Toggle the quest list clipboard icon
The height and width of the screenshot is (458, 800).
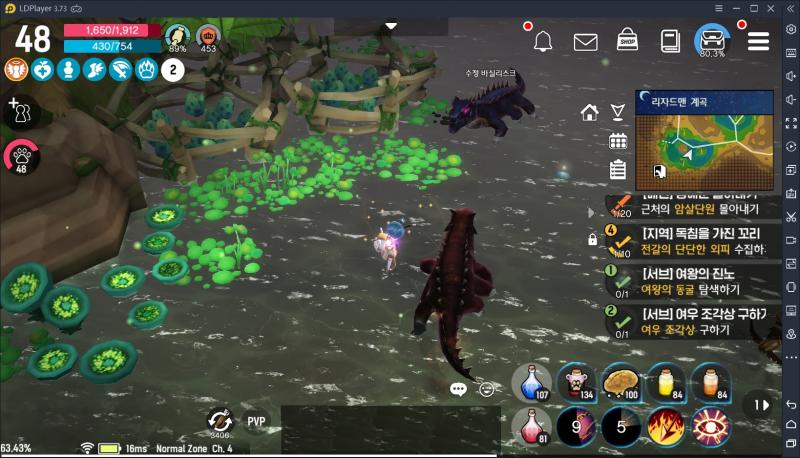pos(618,169)
